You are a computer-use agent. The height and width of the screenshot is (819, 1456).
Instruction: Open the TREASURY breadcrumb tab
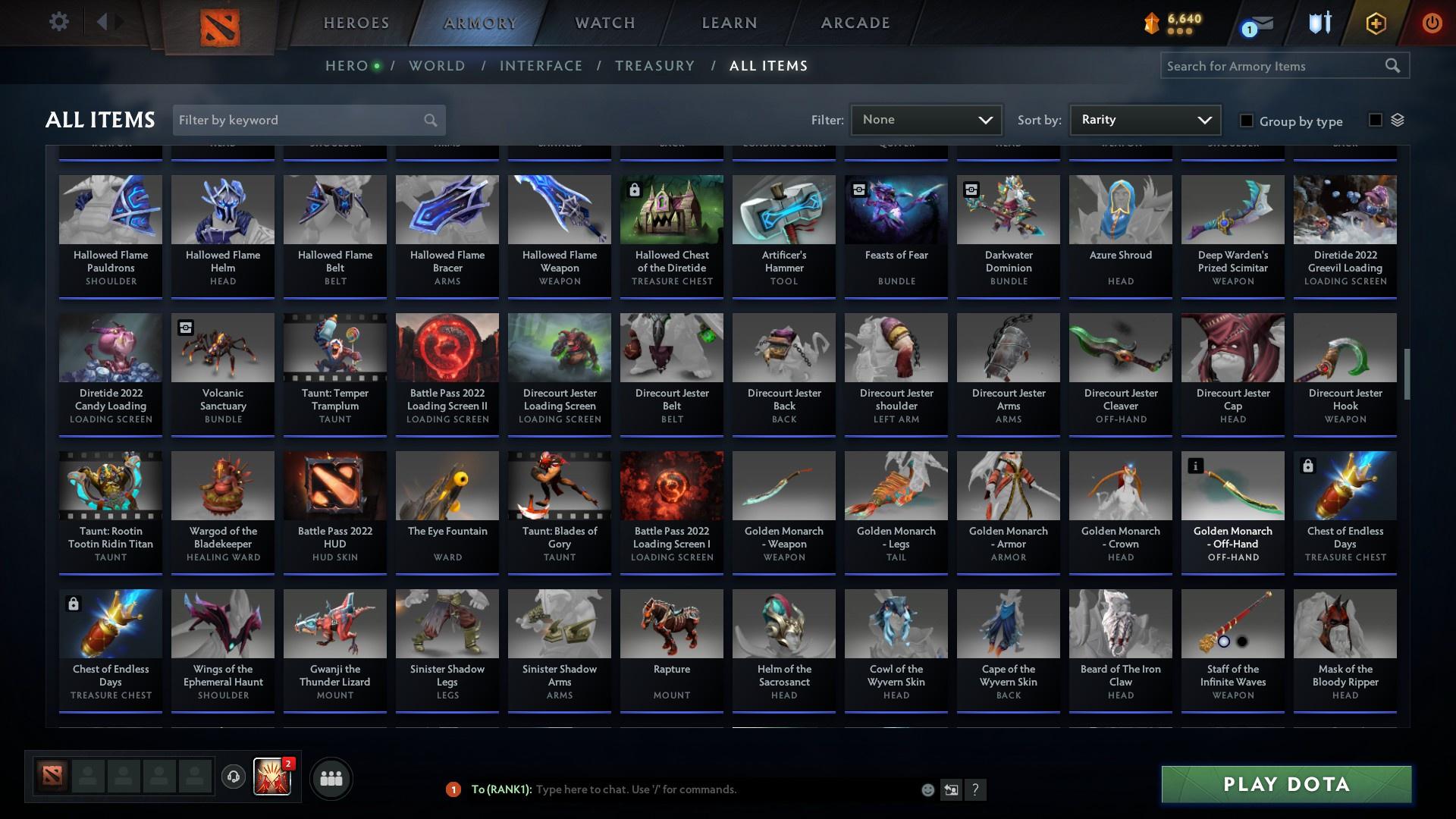[654, 66]
